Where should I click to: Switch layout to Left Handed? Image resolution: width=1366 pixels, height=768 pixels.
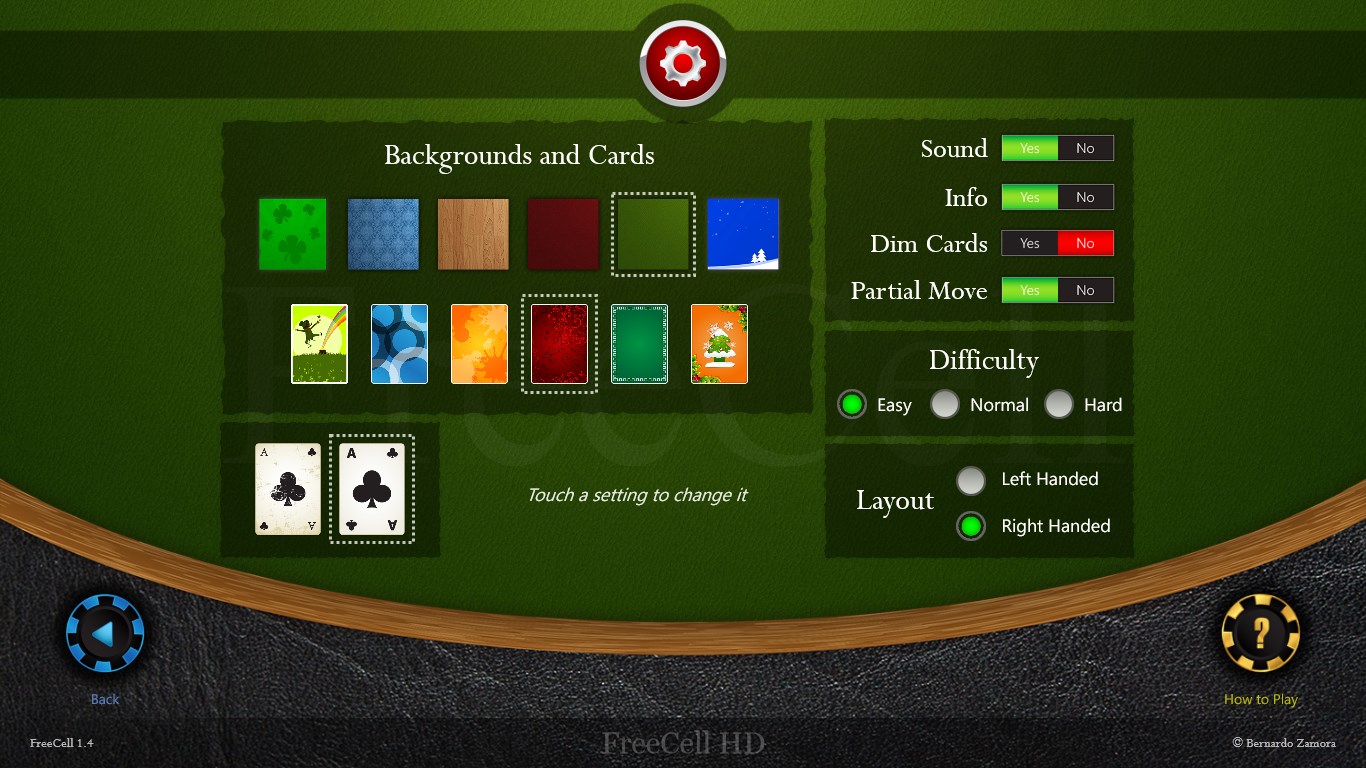click(x=971, y=480)
